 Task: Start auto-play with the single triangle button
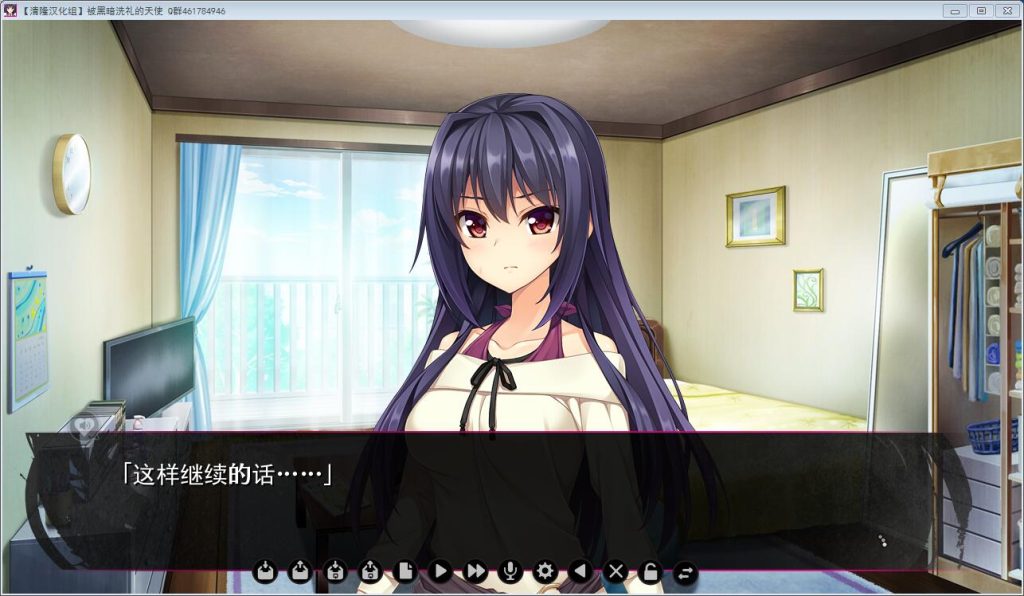[x=440, y=572]
